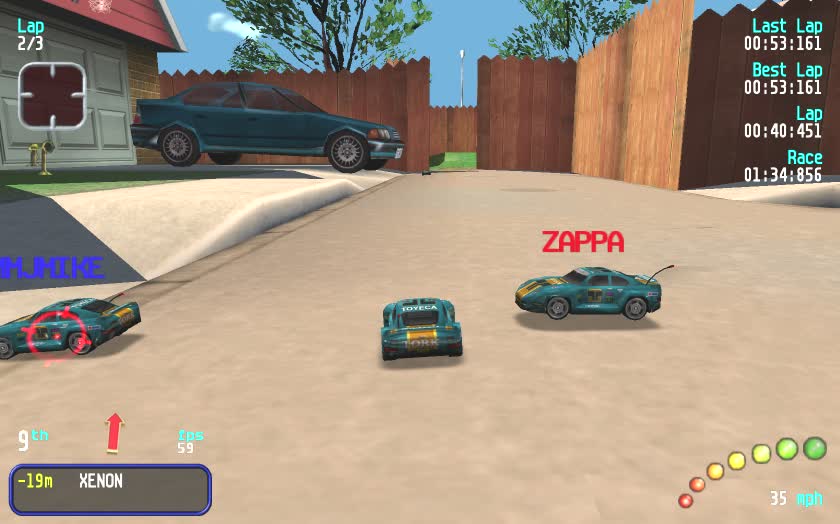Image resolution: width=840 pixels, height=524 pixels.
Task: Click the red direction arrow indicator
Action: tap(115, 432)
